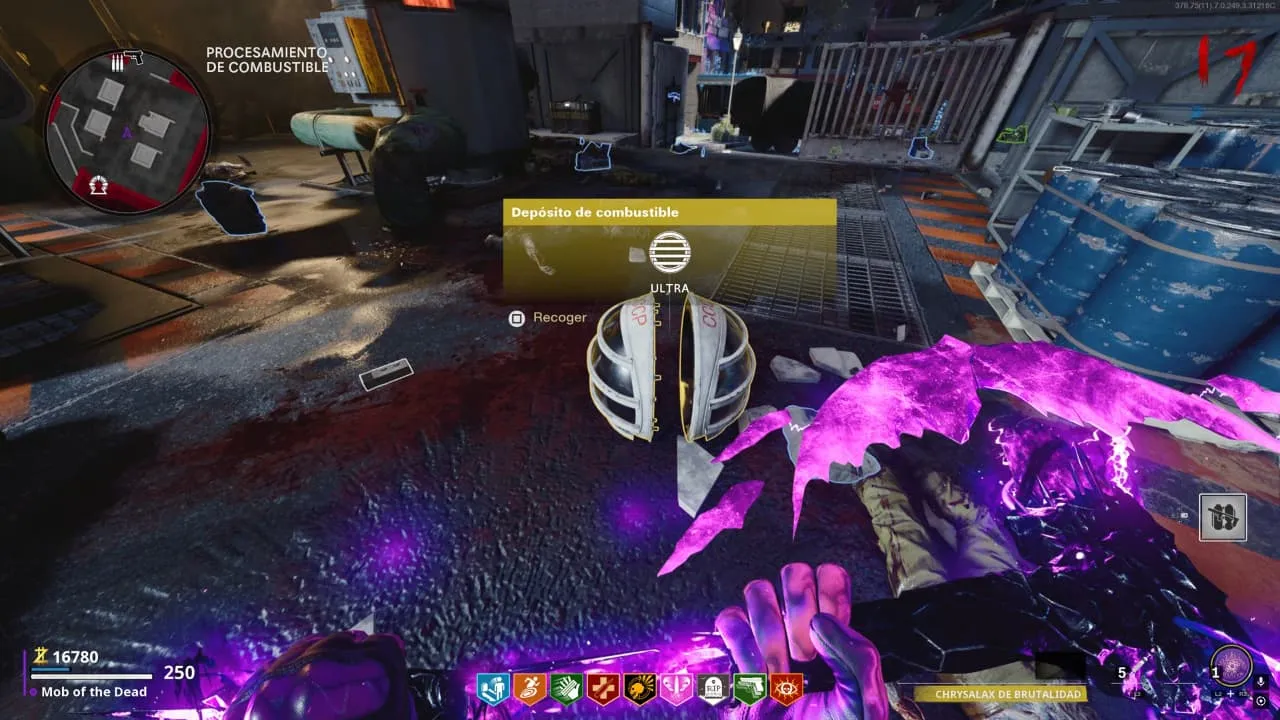Select the orange Stamin-Up perk icon
The image size is (1280, 720).
(x=529, y=688)
